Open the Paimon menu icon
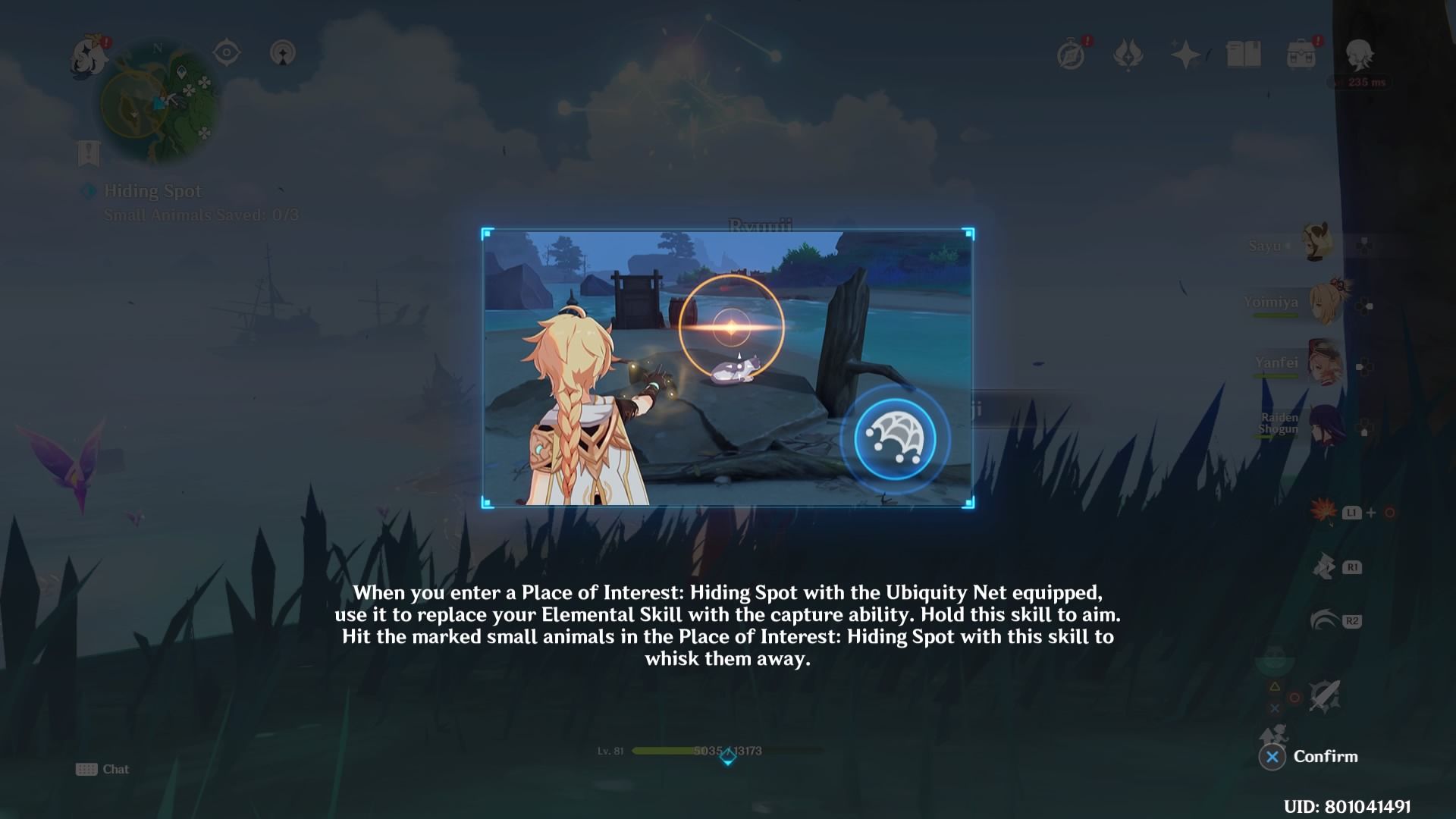 (90, 57)
